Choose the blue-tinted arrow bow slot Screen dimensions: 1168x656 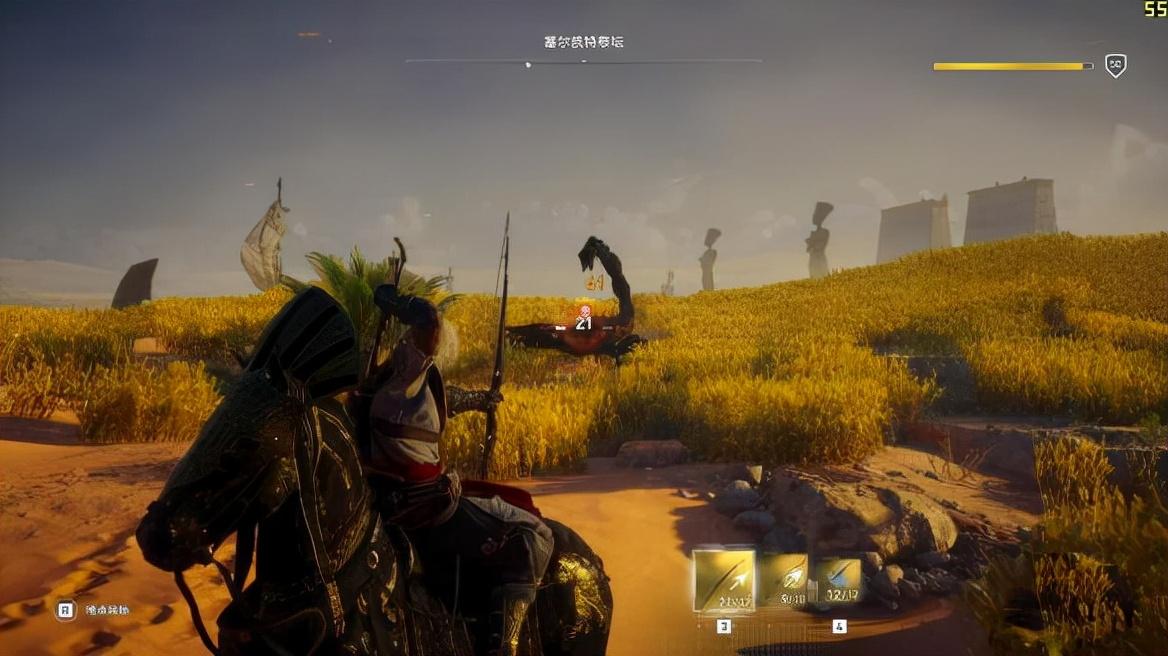[x=838, y=580]
